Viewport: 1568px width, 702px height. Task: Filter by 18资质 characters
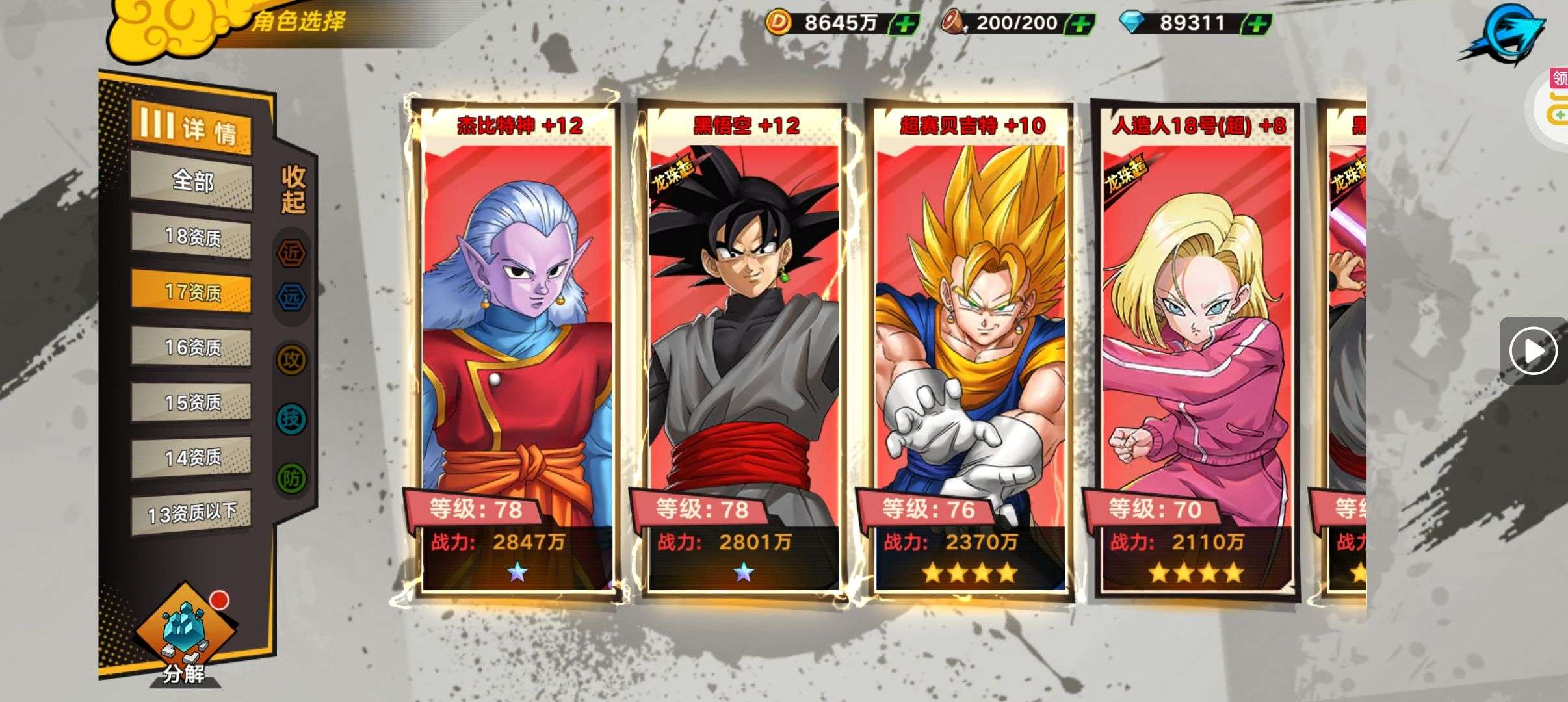192,236
